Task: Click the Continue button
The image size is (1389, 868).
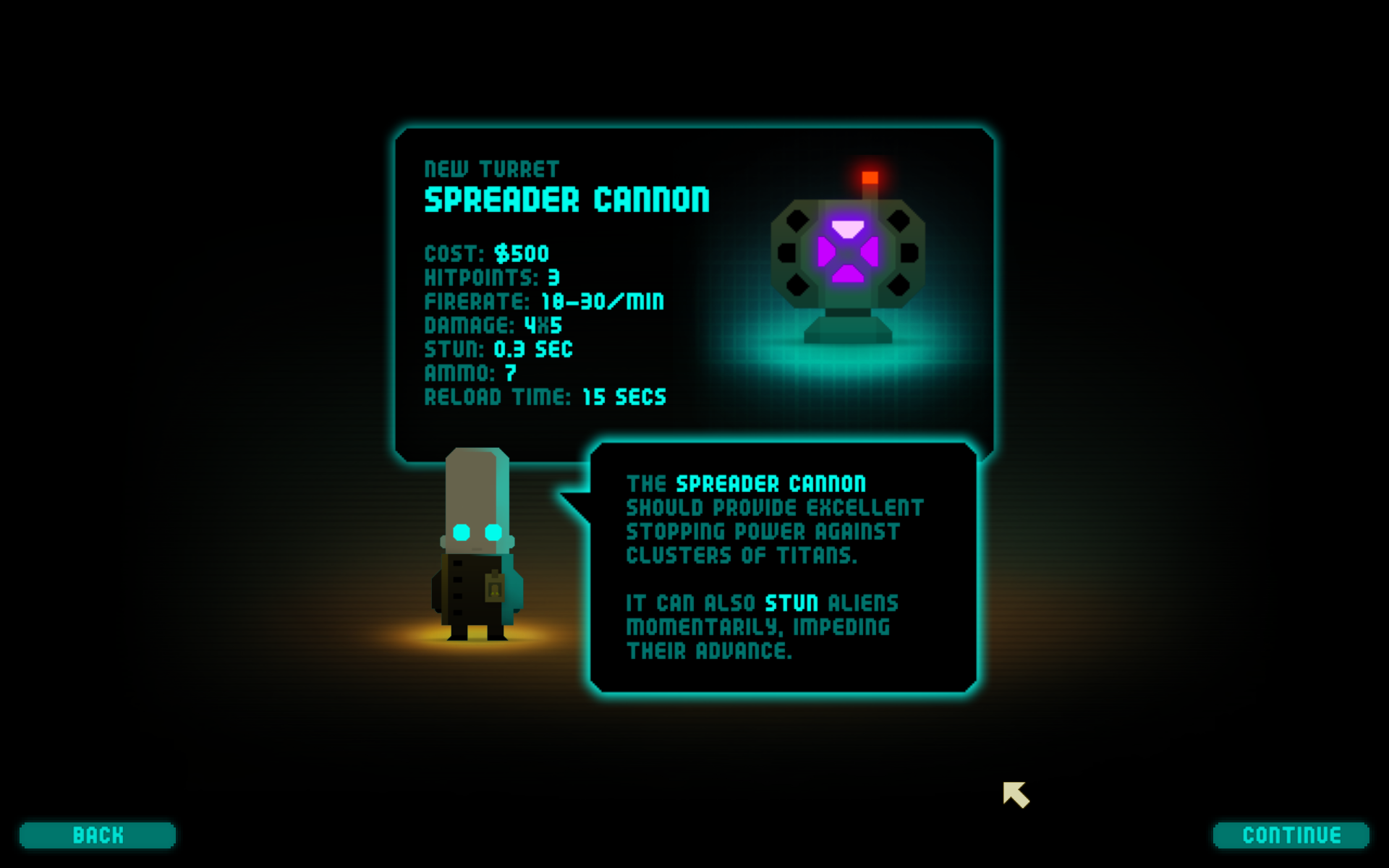Action: pyautogui.click(x=1291, y=835)
